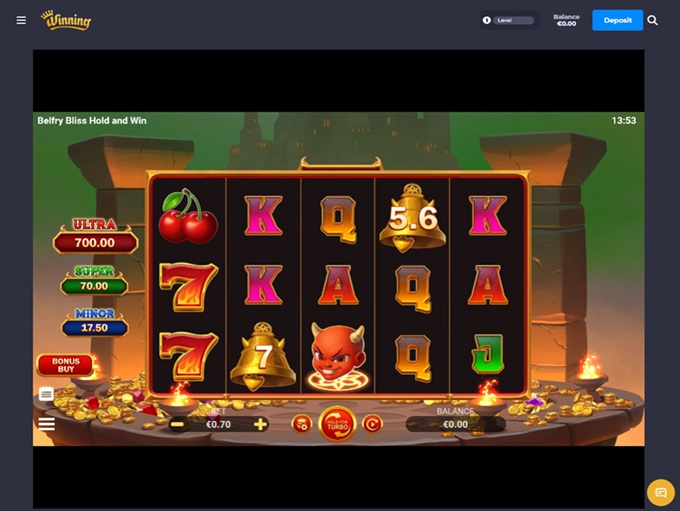Decrease the bet with the minus button

click(177, 424)
